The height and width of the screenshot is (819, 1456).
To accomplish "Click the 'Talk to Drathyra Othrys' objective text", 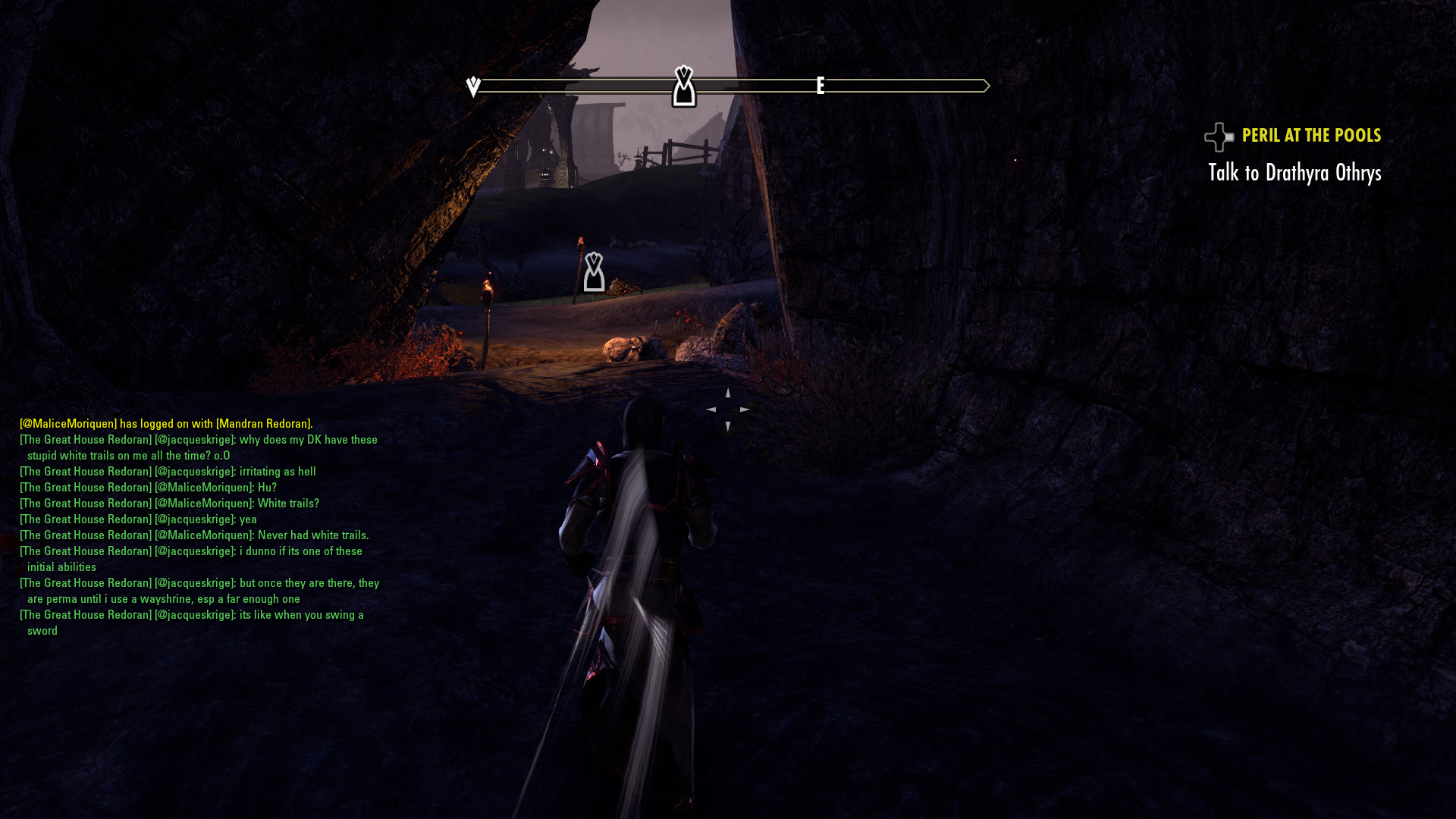I will pos(1294,173).
